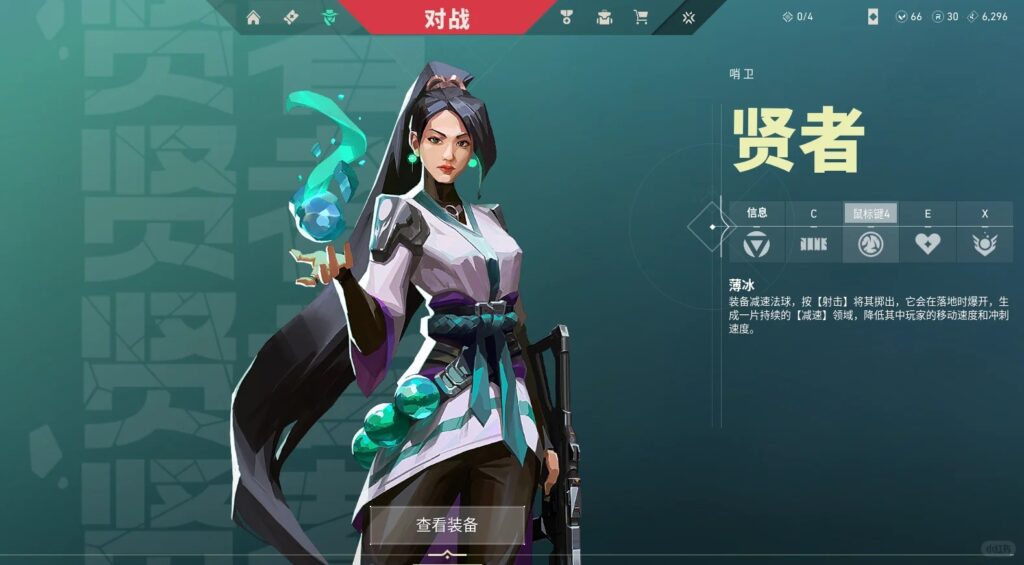The image size is (1024, 565).
Task: Click the 查看装备 view loadout button
Action: click(447, 525)
